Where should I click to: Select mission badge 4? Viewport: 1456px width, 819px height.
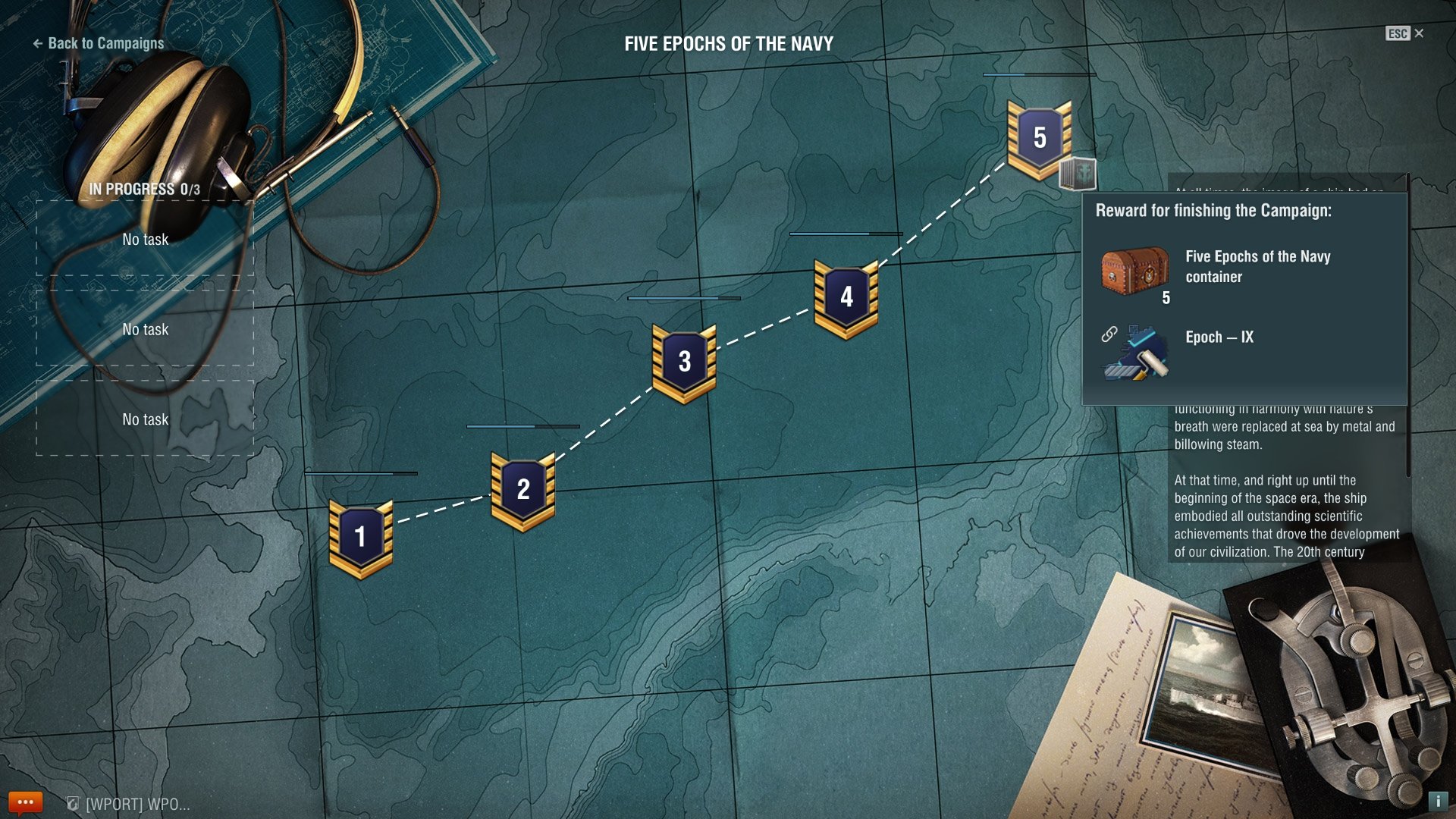846,297
